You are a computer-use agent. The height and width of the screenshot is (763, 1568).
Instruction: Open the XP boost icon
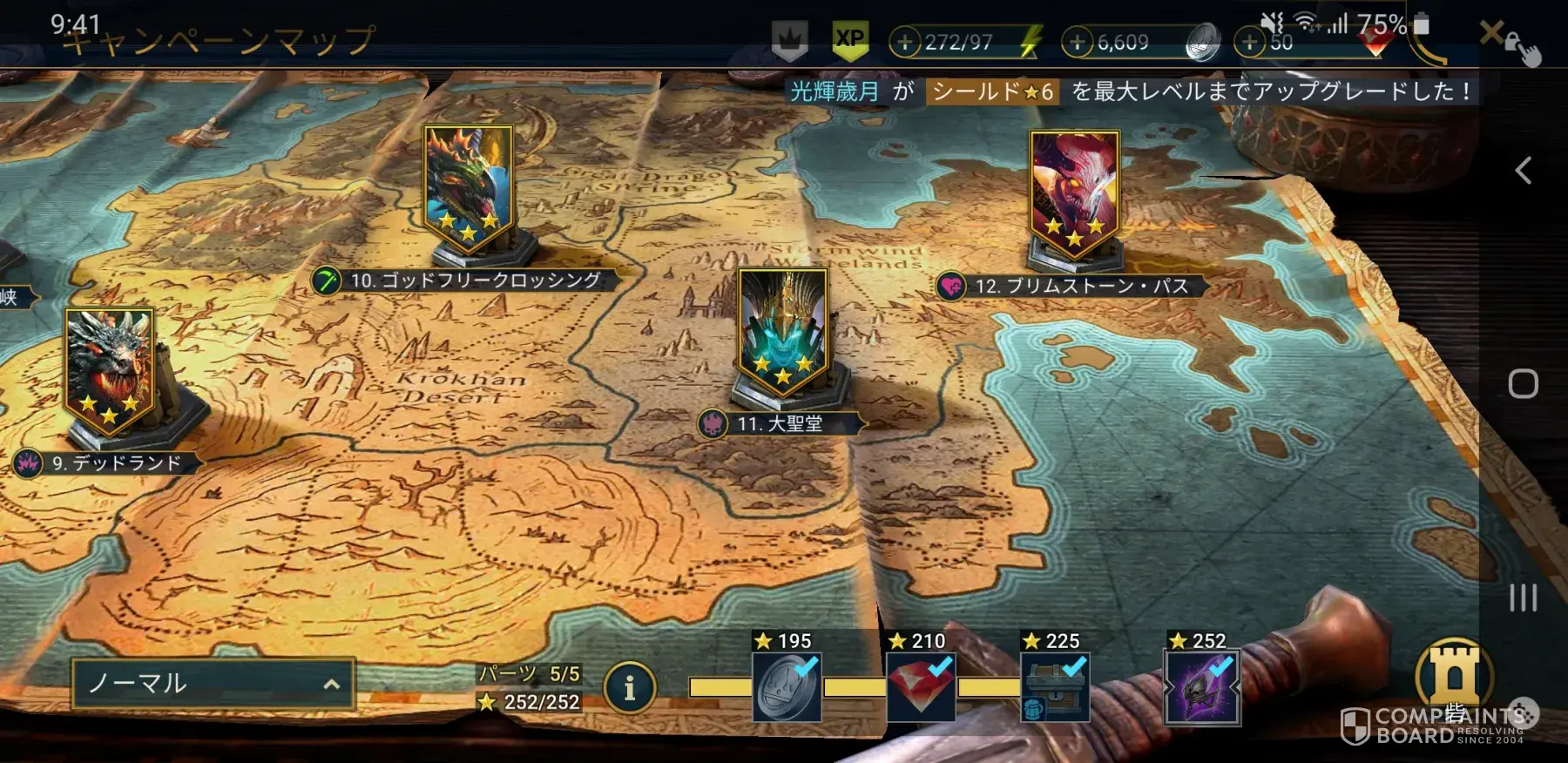pyautogui.click(x=849, y=40)
